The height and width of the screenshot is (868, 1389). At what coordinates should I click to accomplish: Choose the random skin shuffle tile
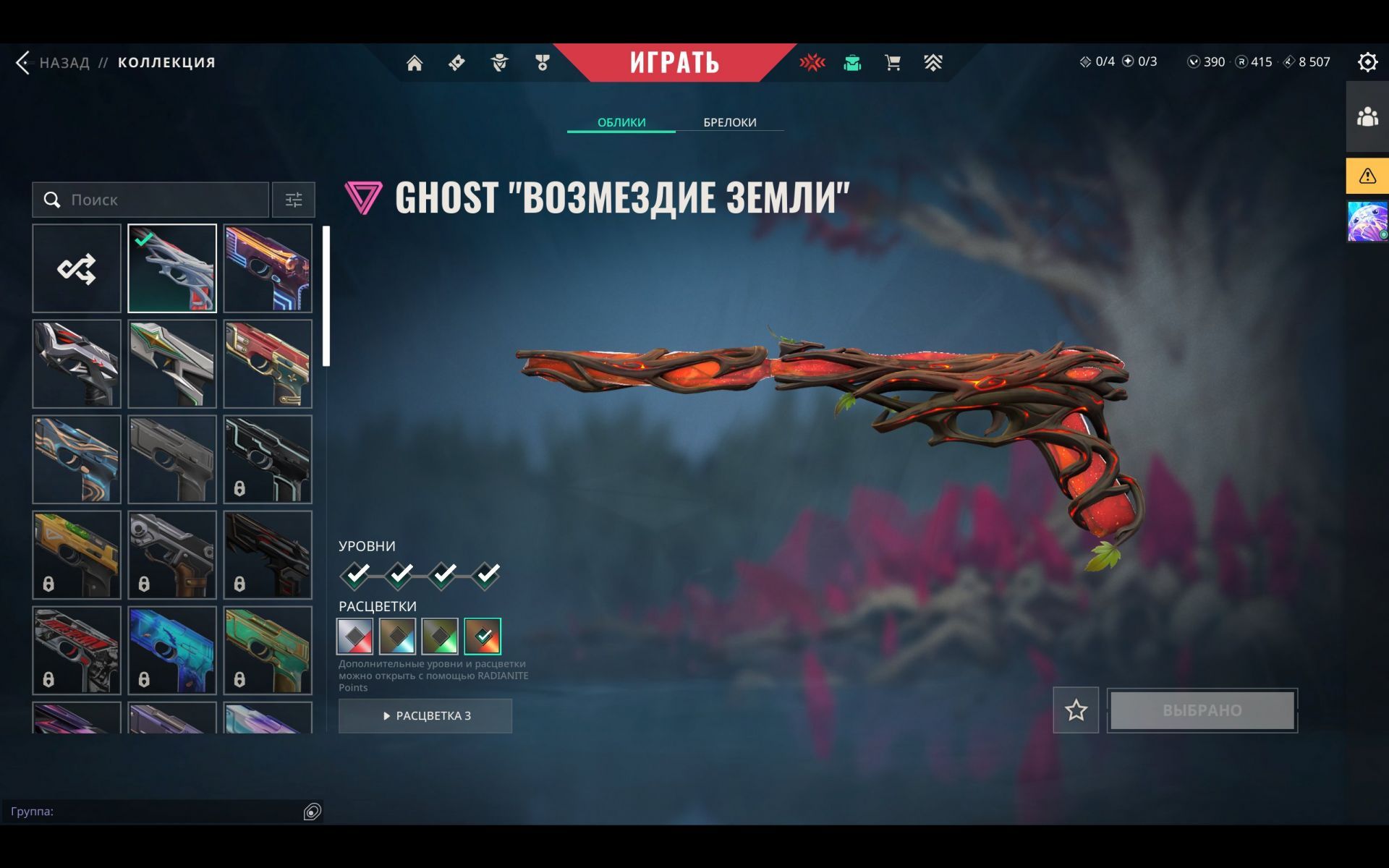77,268
